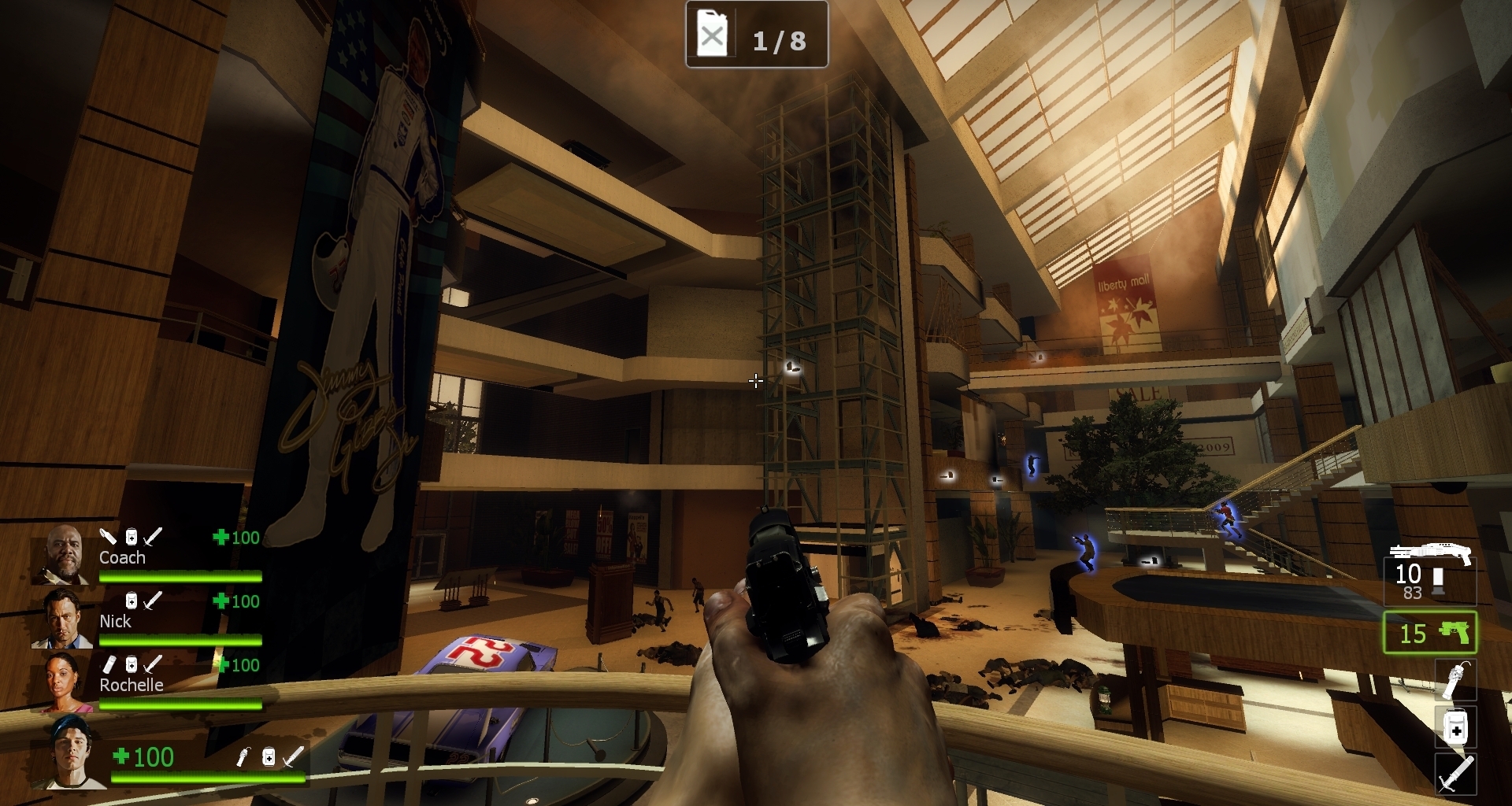Click the gas can objective tracker

tap(756, 35)
